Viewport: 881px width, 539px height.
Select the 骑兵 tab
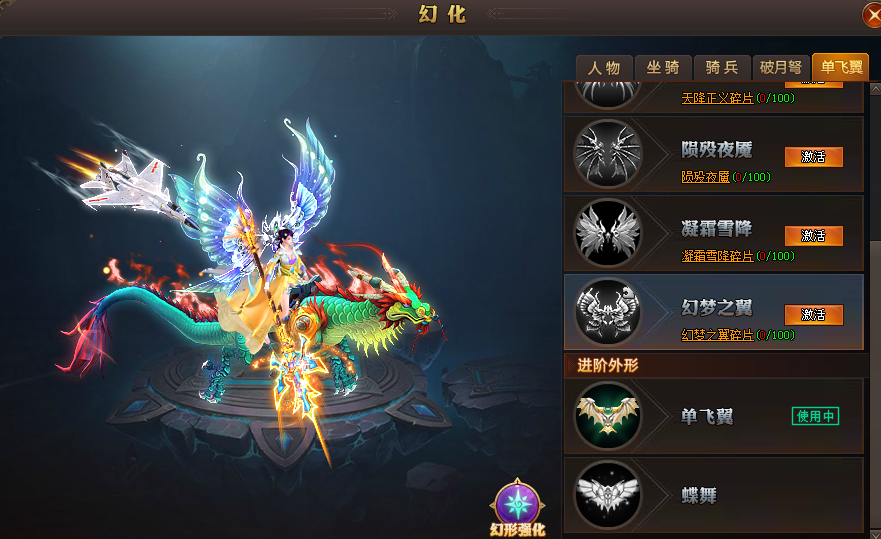(x=722, y=68)
